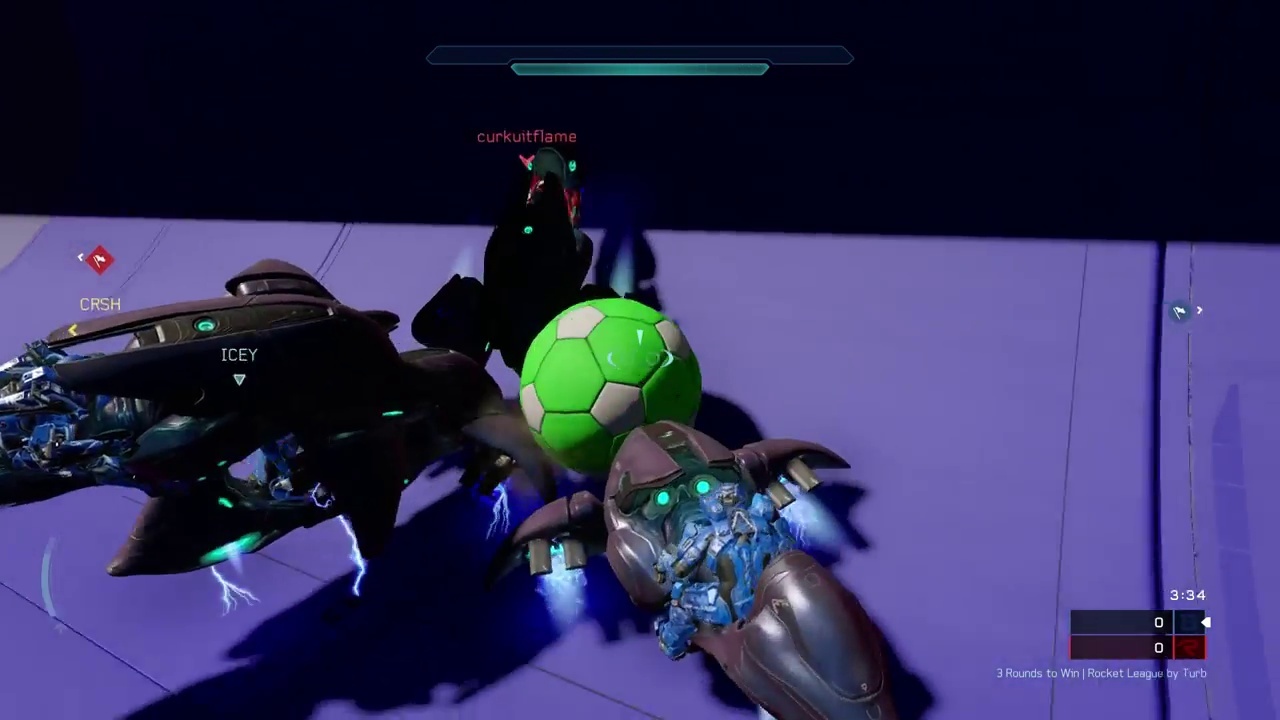
Task: Click the teal boost meter at top
Action: point(640,67)
